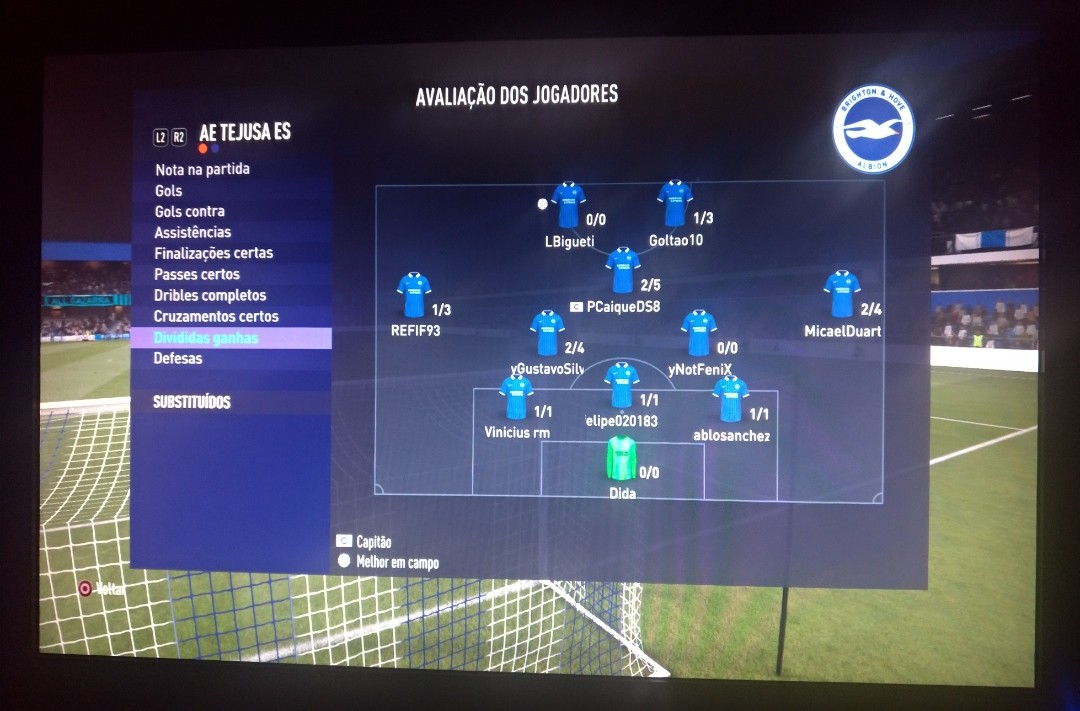1080x711 pixels.
Task: Select Finalizações certas in the list
Action: [214, 253]
